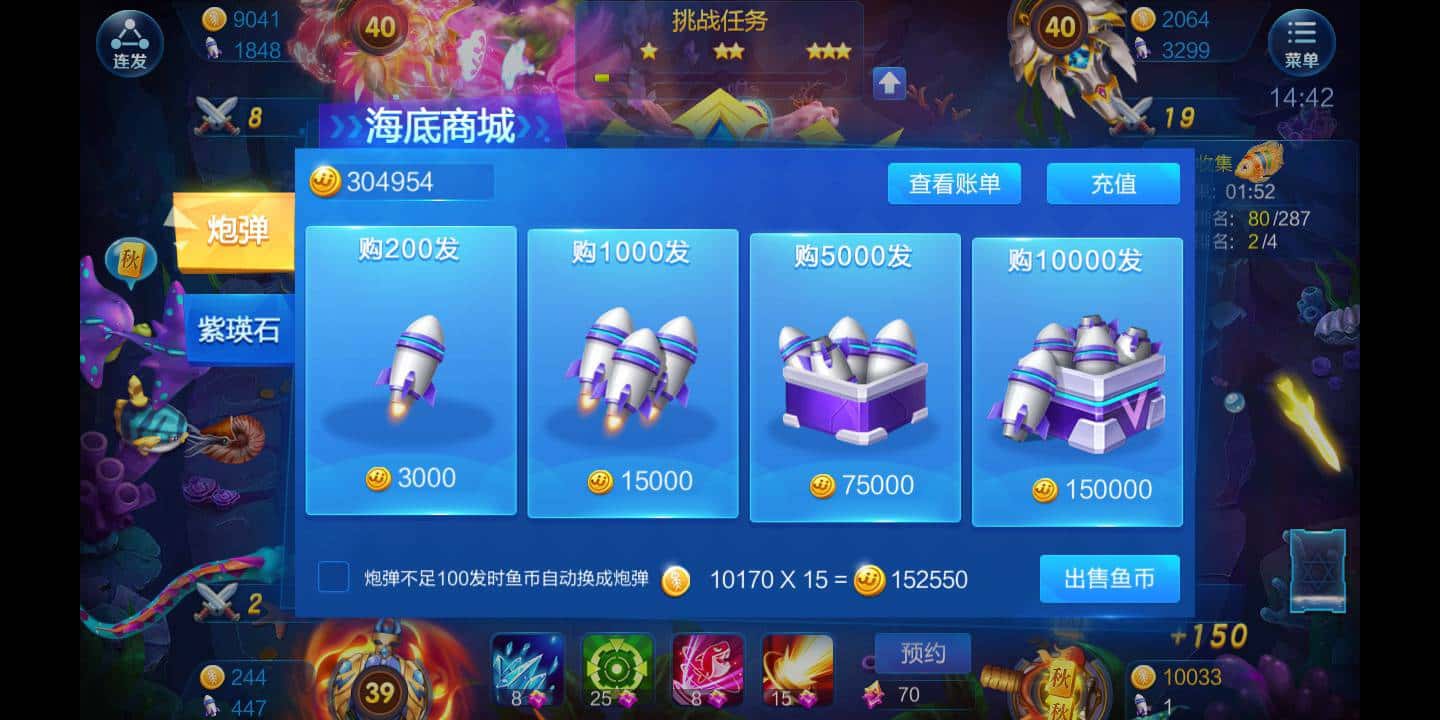Click the fish icon in the 收集 panel
This screenshot has width=1440, height=720.
(1260, 163)
